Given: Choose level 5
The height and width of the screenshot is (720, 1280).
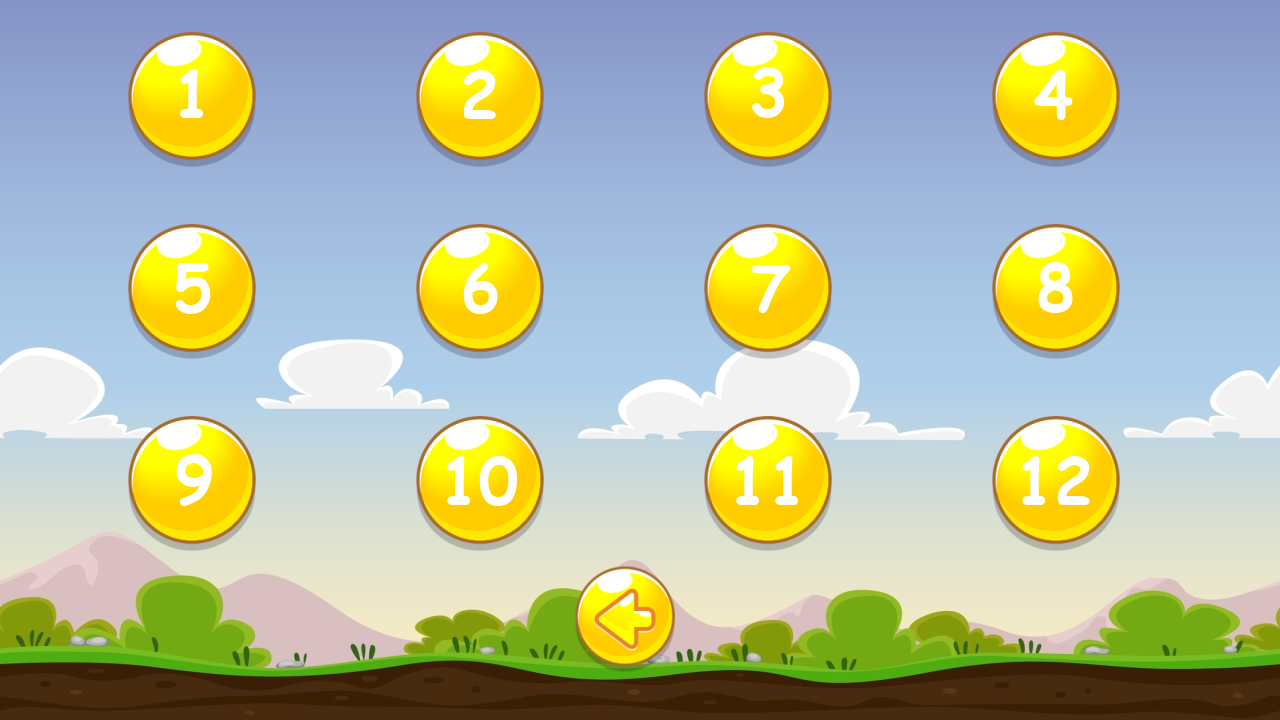Looking at the screenshot, I should 191,287.
